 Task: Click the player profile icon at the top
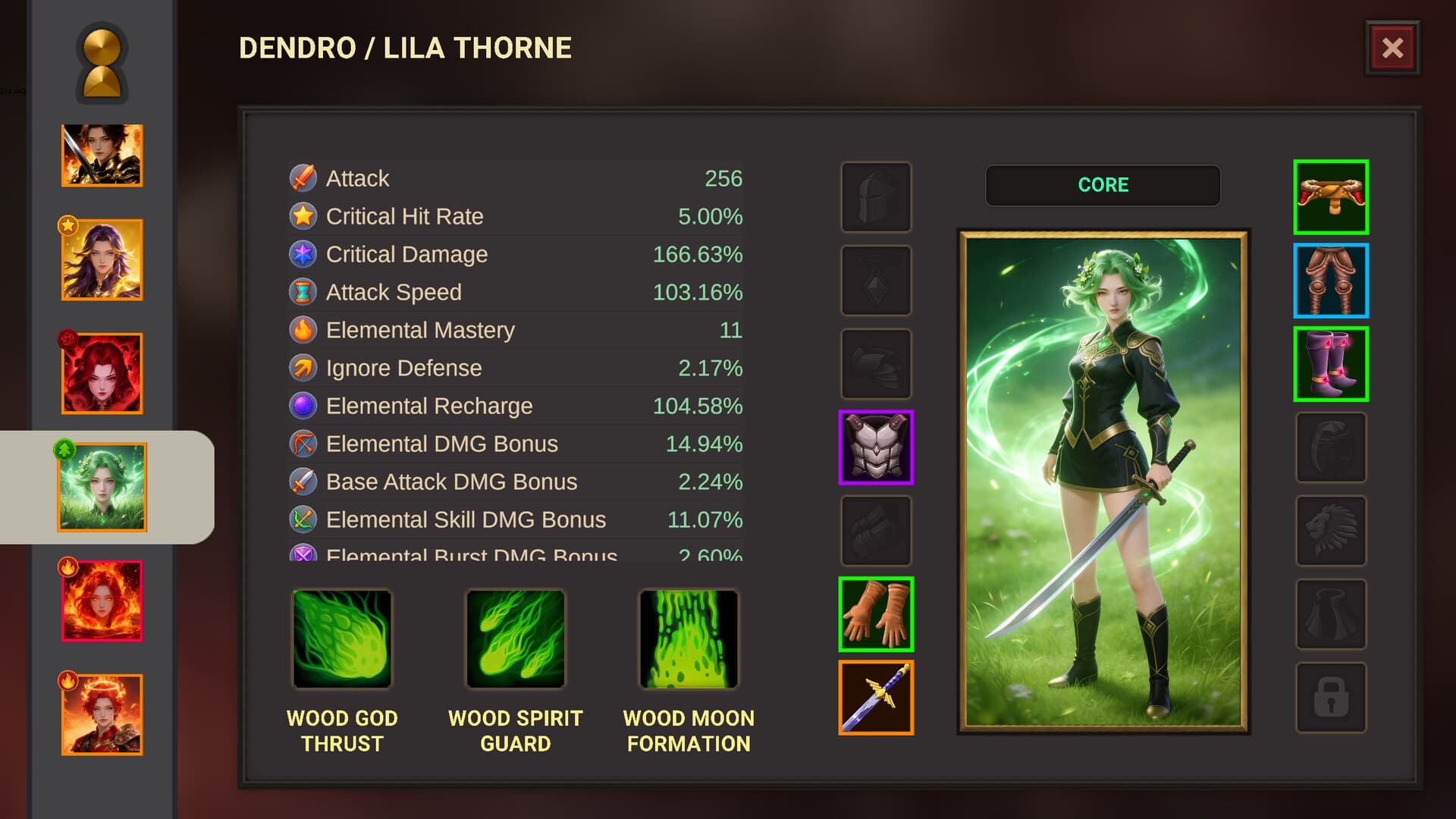click(x=101, y=64)
